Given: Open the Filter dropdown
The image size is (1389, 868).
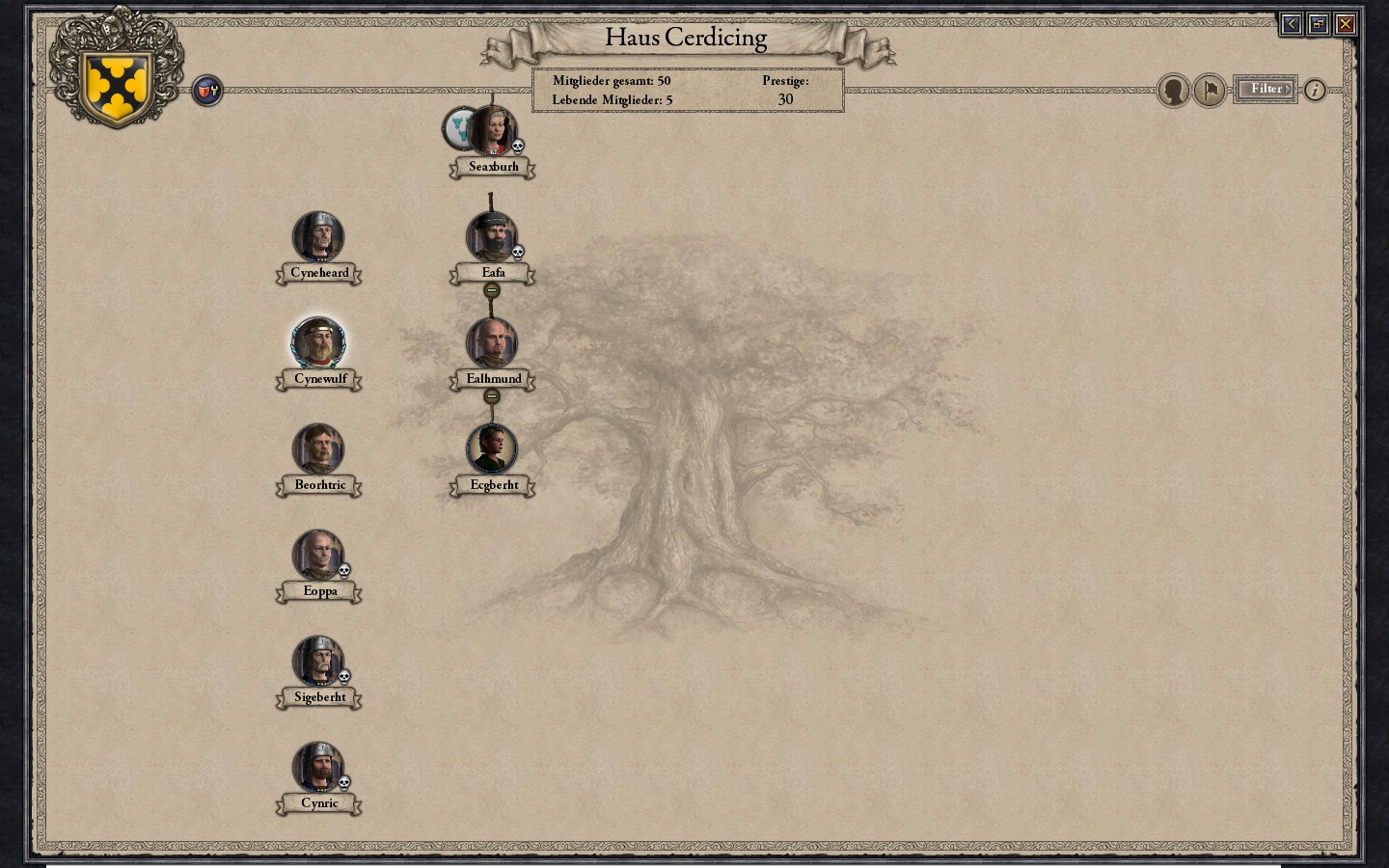Looking at the screenshot, I should coord(1264,88).
